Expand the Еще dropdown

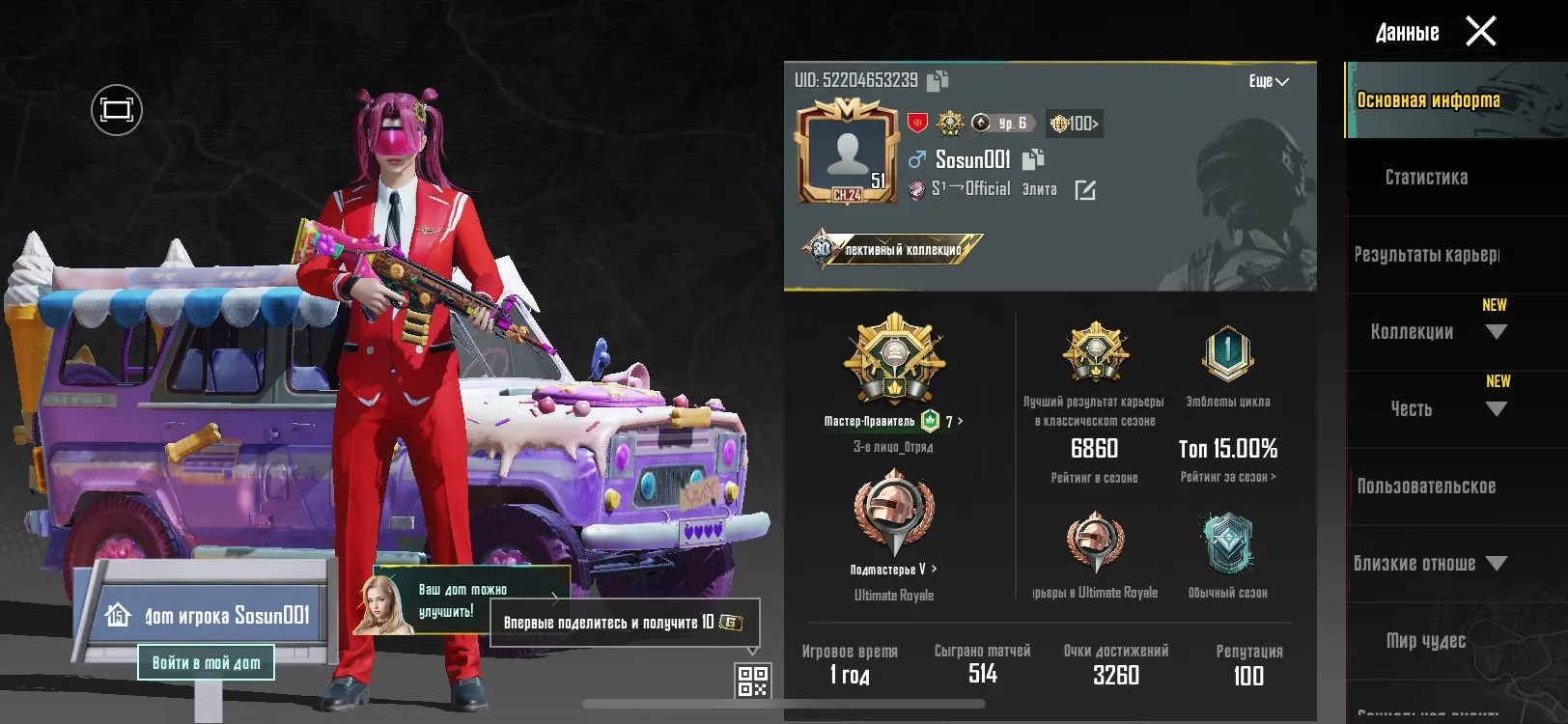pyautogui.click(x=1267, y=82)
